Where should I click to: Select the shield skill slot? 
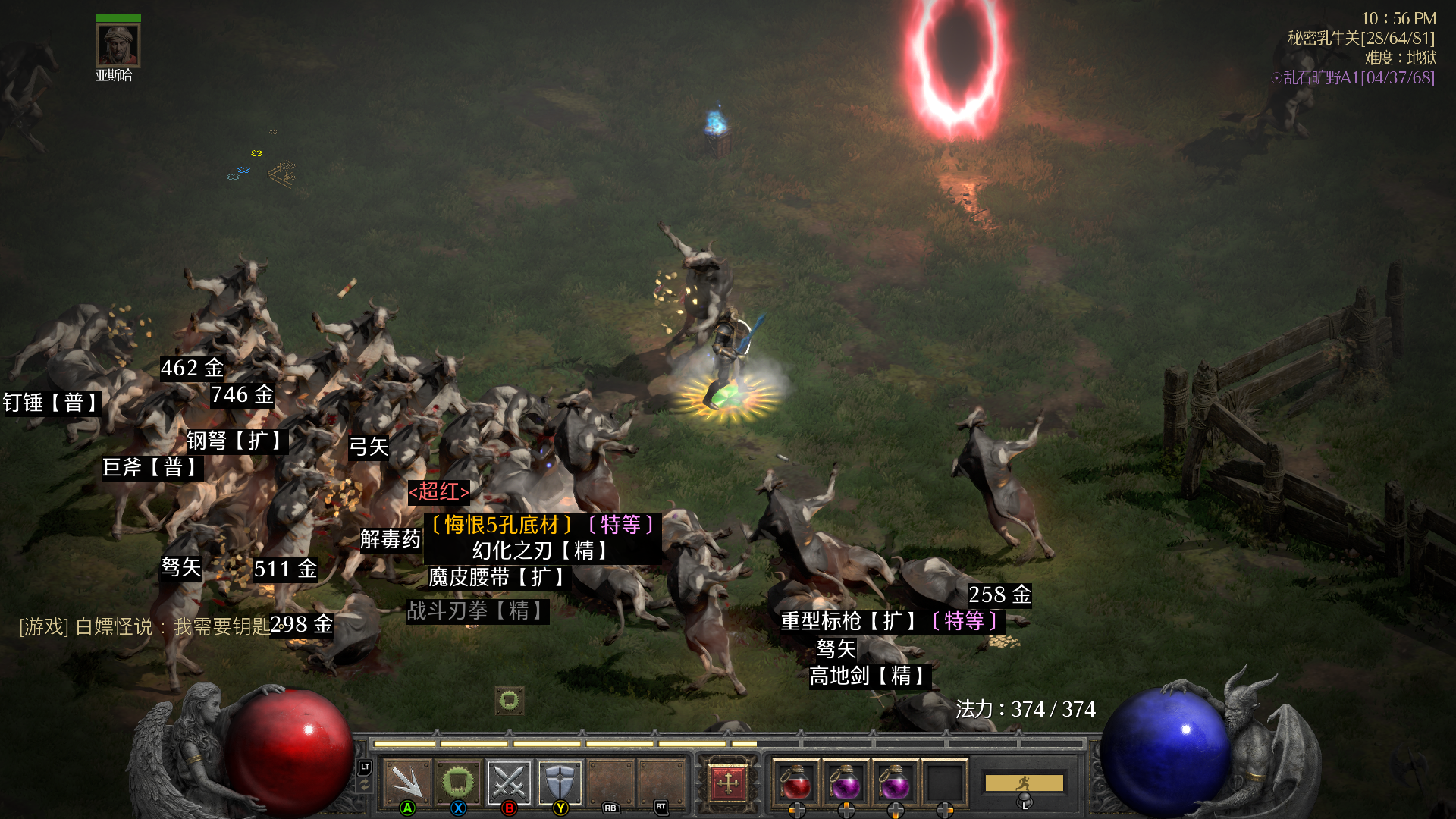pyautogui.click(x=560, y=782)
